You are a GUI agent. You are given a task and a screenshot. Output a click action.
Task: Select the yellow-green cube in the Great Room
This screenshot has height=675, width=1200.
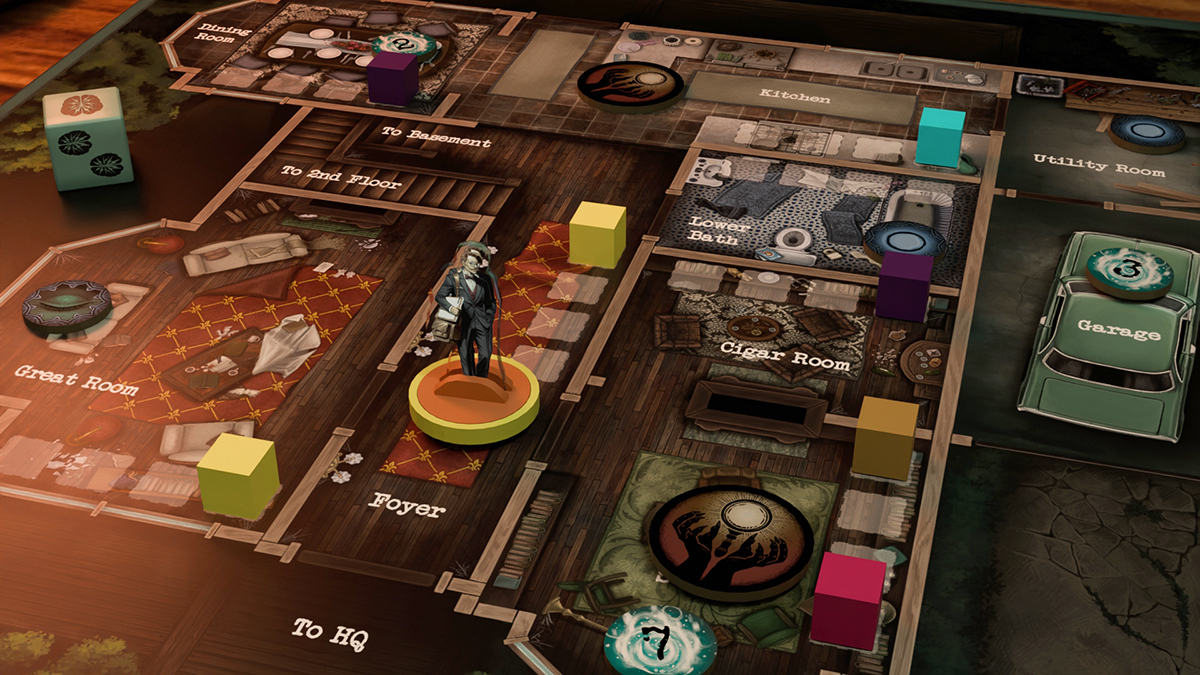coord(238,476)
